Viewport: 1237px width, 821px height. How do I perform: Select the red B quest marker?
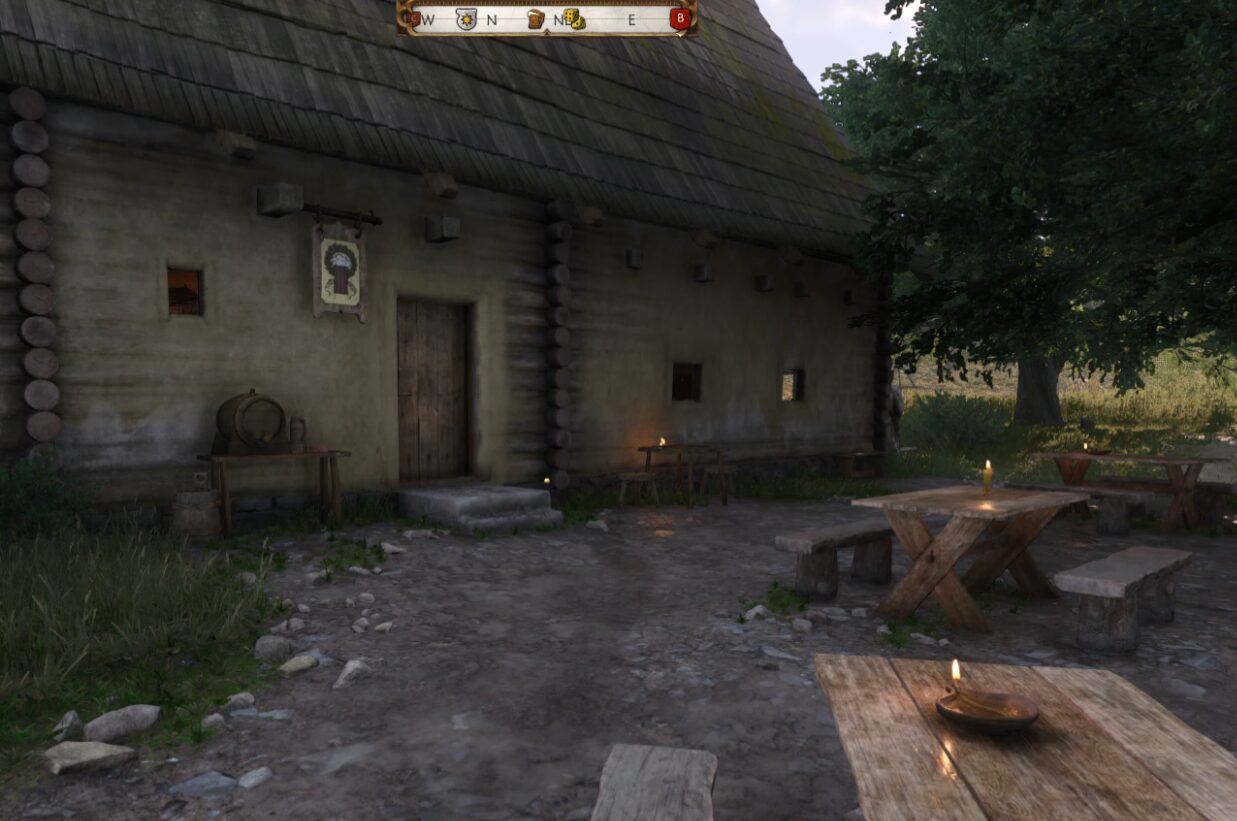[680, 18]
